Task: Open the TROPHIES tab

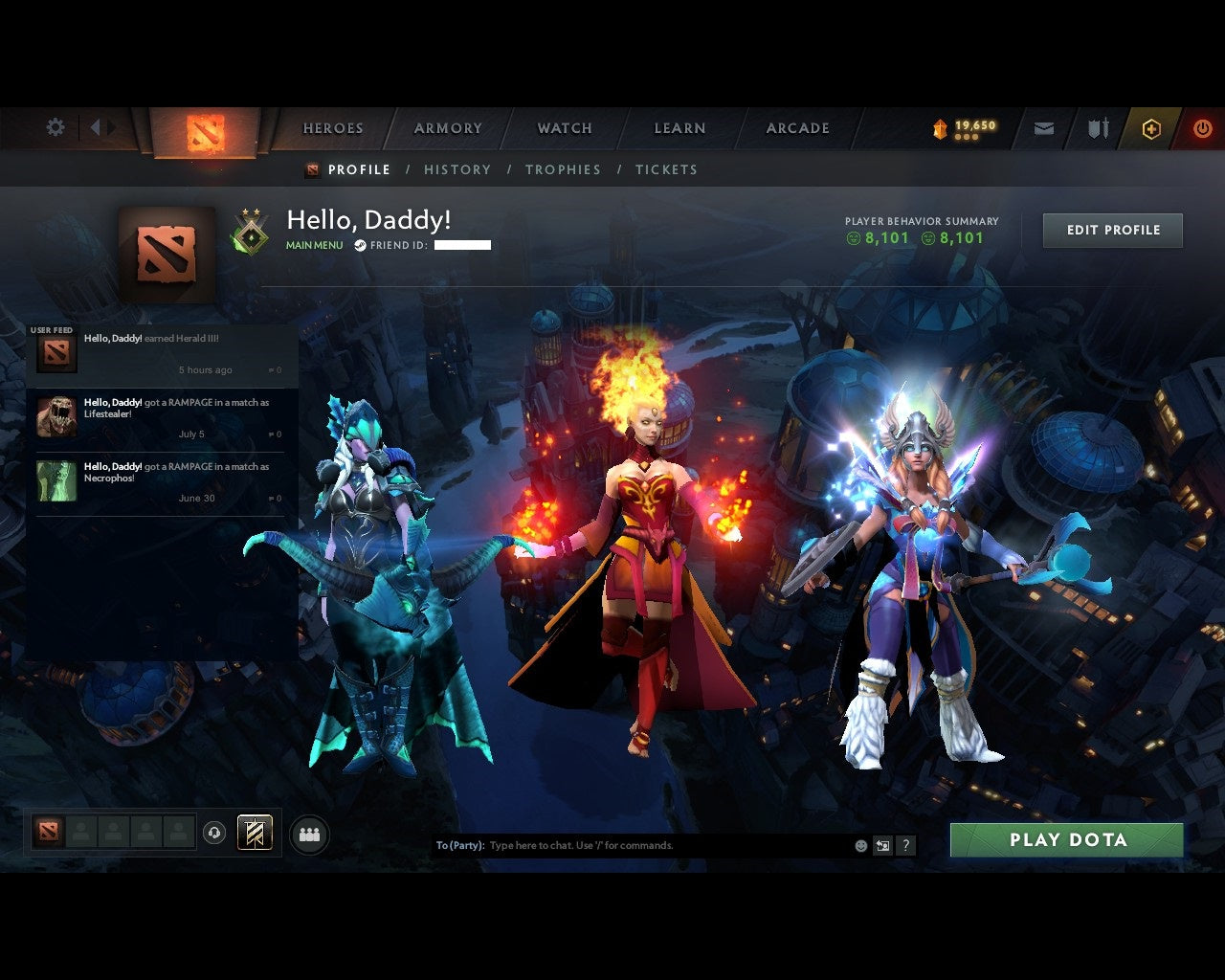Action: click(563, 169)
